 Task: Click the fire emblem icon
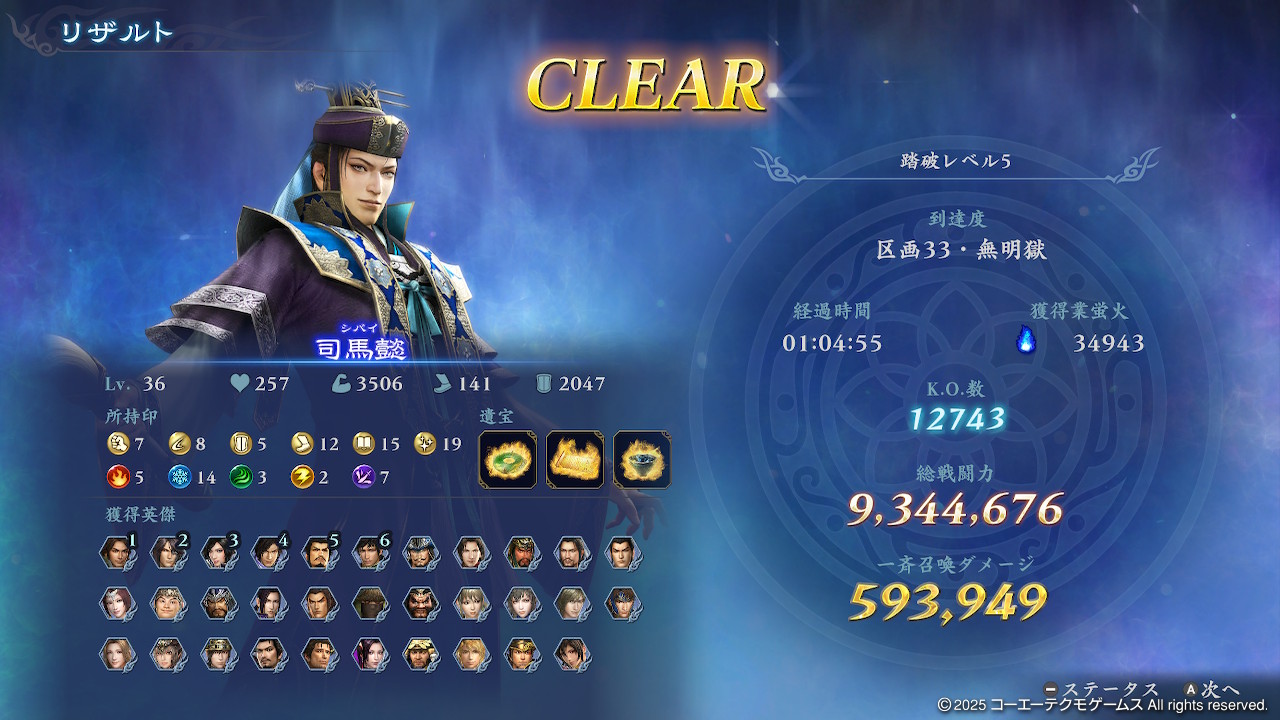point(118,477)
